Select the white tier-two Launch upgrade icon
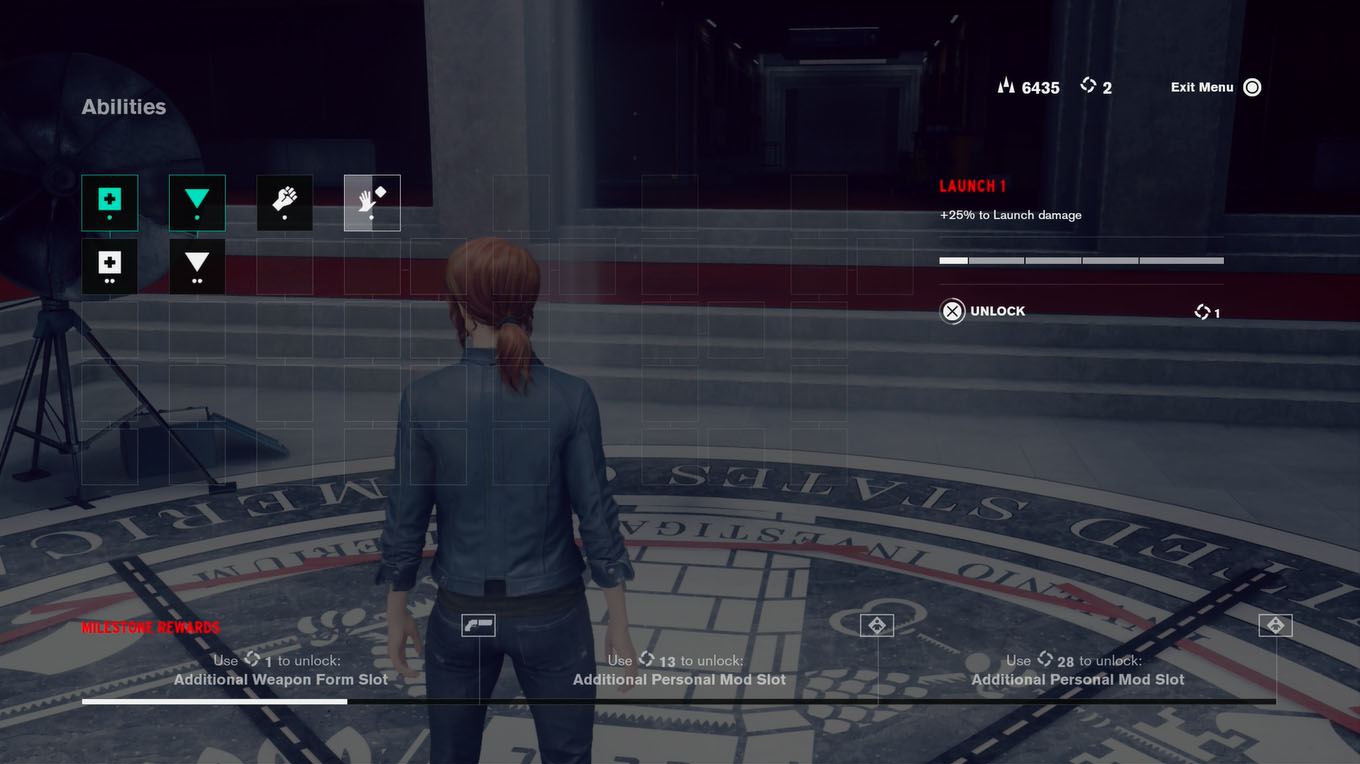 tap(197, 266)
